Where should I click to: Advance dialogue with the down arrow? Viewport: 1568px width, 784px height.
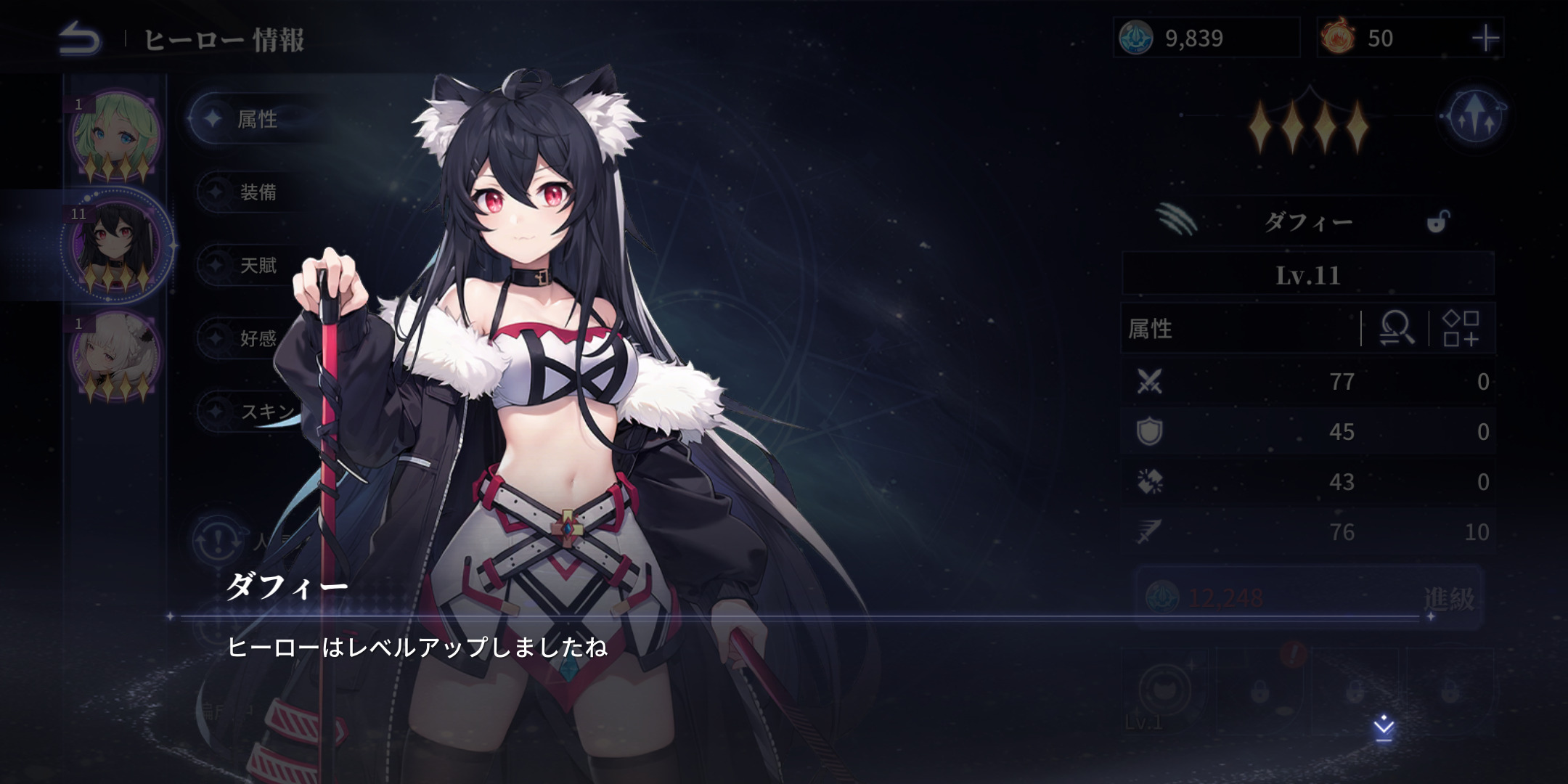(x=1384, y=727)
